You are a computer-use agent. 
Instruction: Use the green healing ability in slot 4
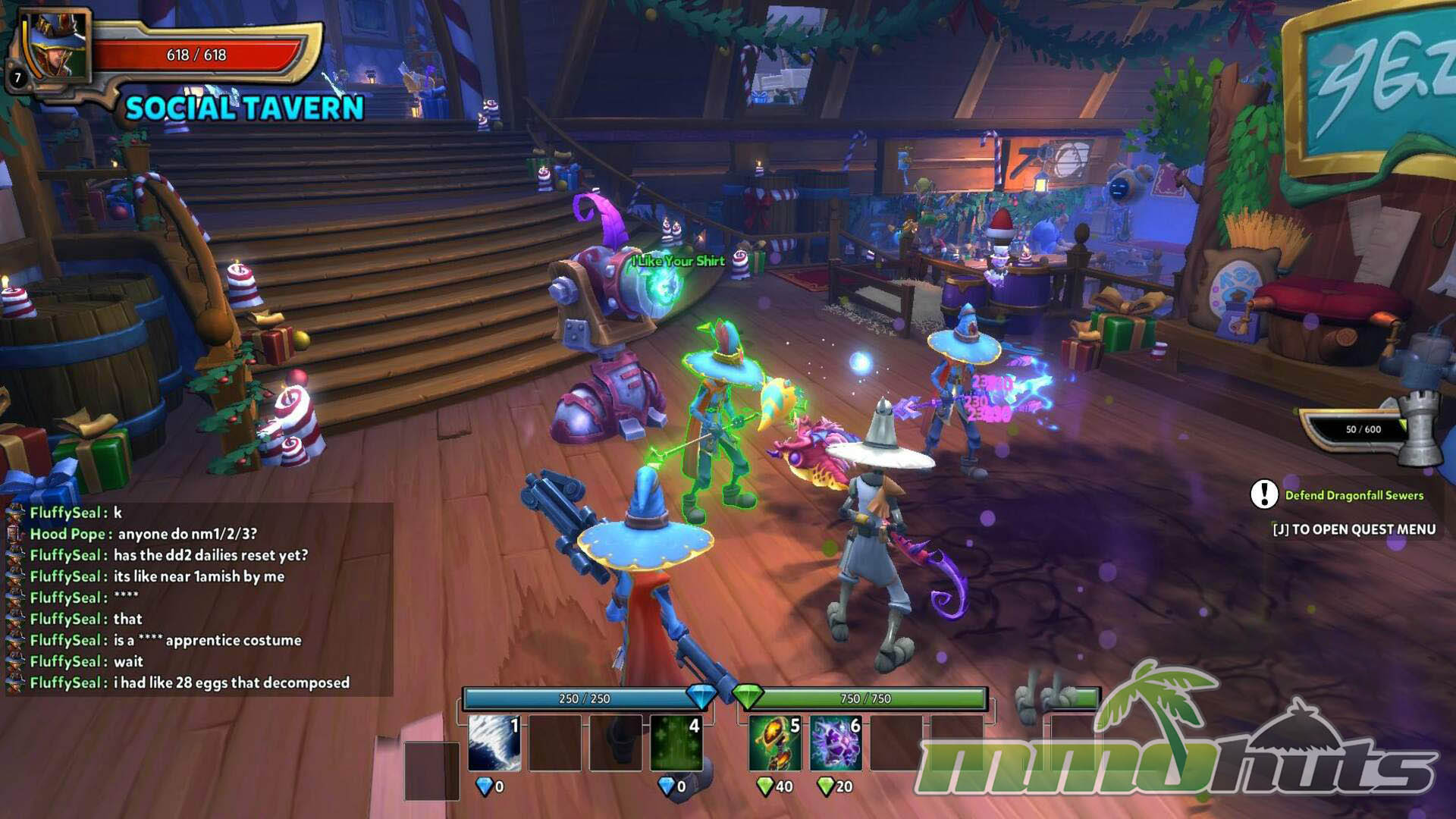pos(676,742)
